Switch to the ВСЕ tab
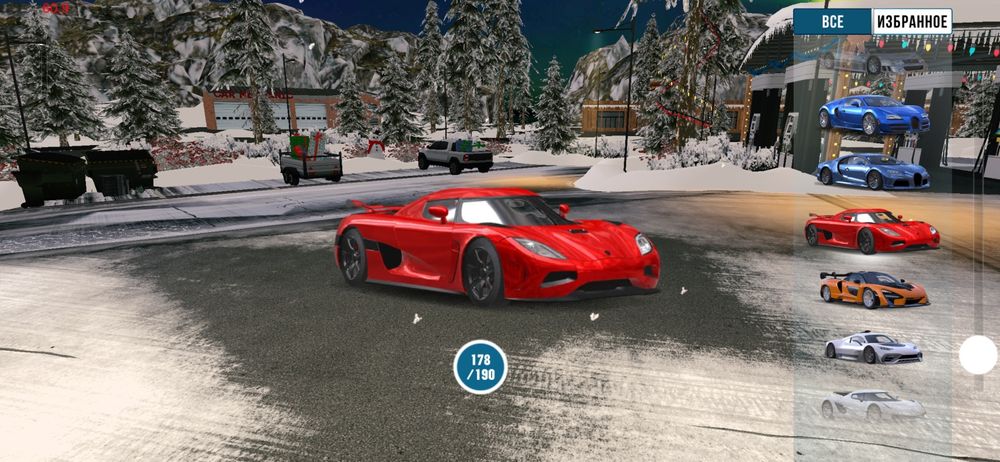 (x=832, y=22)
